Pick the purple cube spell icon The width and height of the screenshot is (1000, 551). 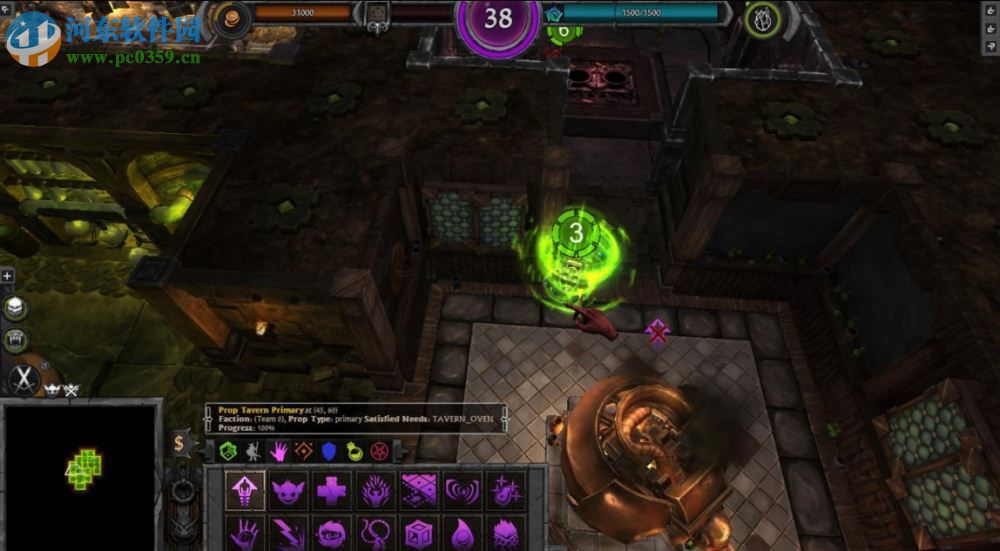419,532
